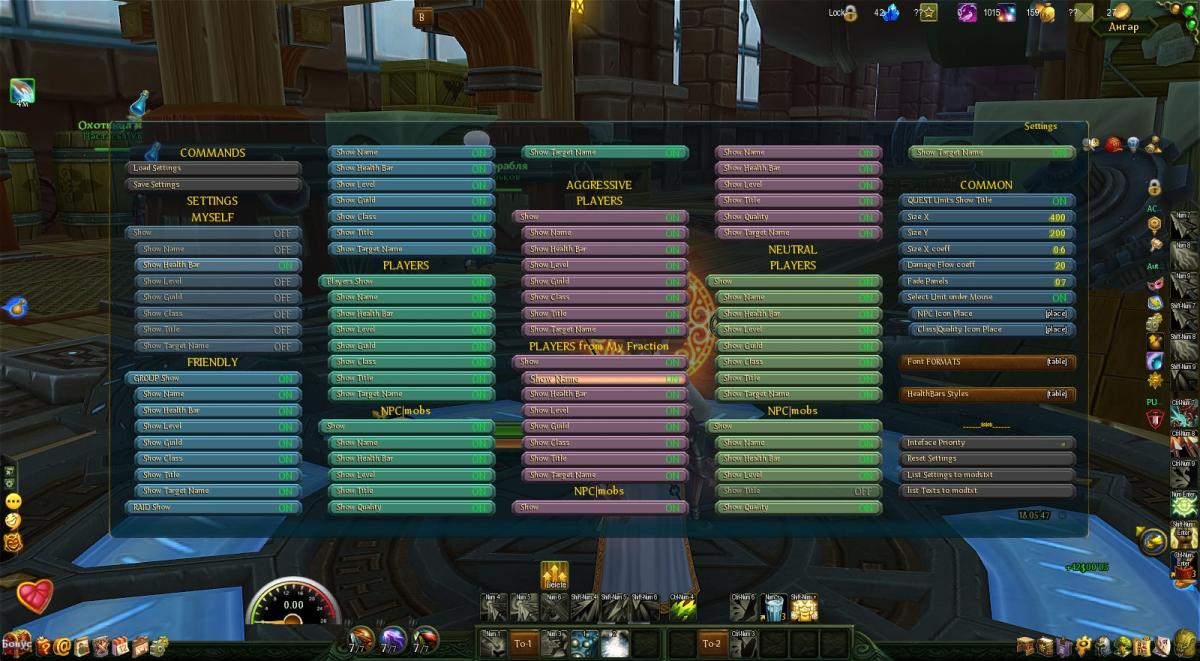
Task: Click the Load Settings command
Action: (x=213, y=168)
